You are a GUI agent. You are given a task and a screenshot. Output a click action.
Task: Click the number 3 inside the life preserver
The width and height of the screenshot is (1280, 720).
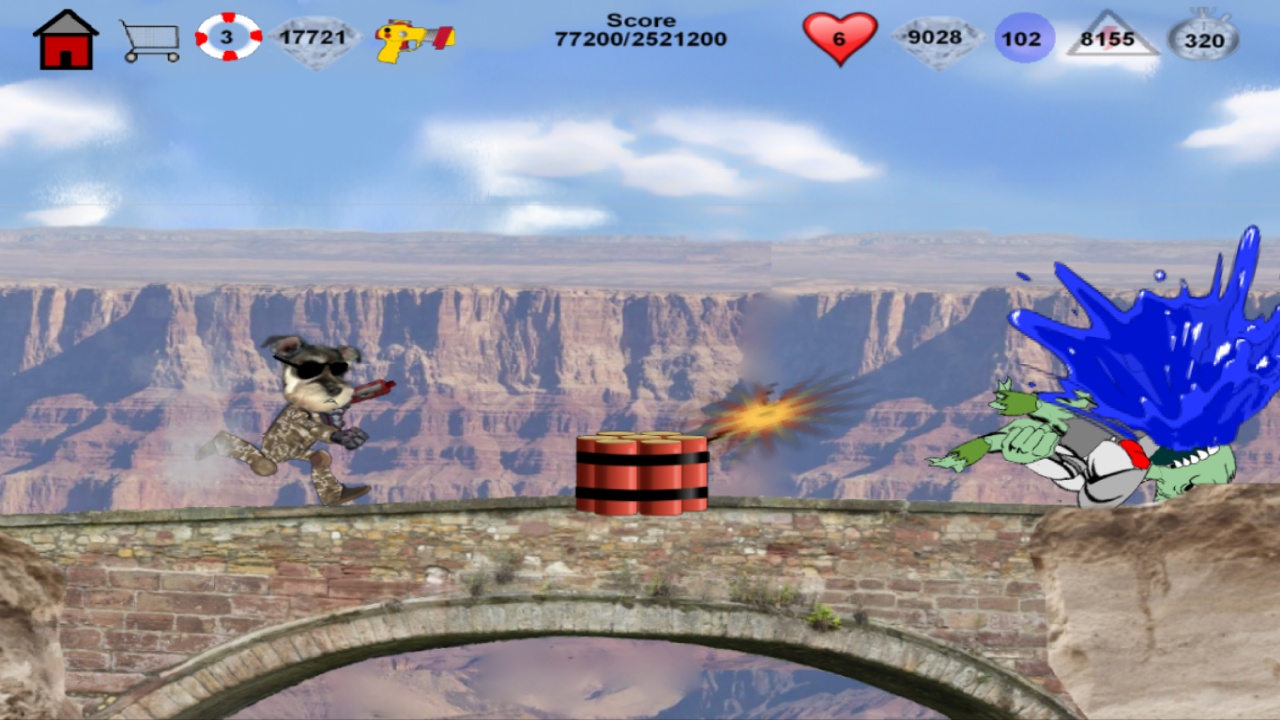[228, 35]
